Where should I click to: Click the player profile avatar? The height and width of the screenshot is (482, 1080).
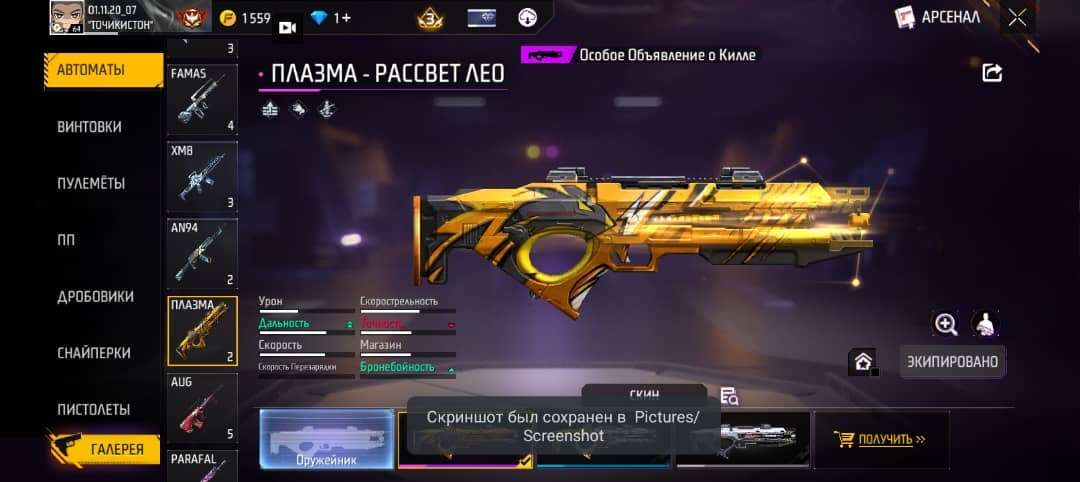pyautogui.click(x=67, y=17)
